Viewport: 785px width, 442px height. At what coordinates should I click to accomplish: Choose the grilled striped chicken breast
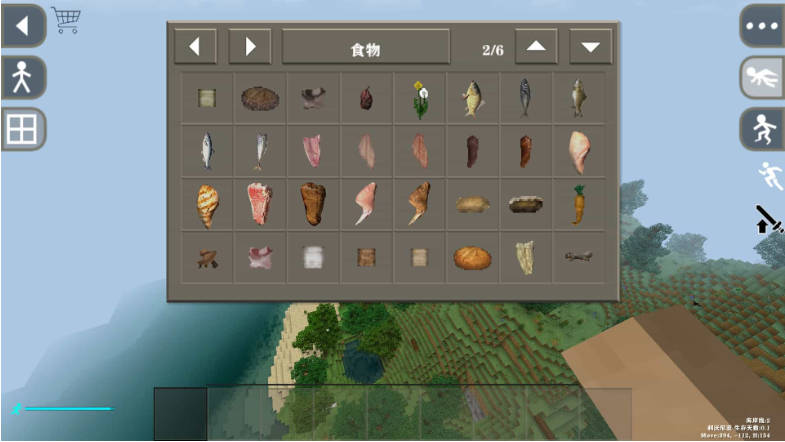[207, 204]
